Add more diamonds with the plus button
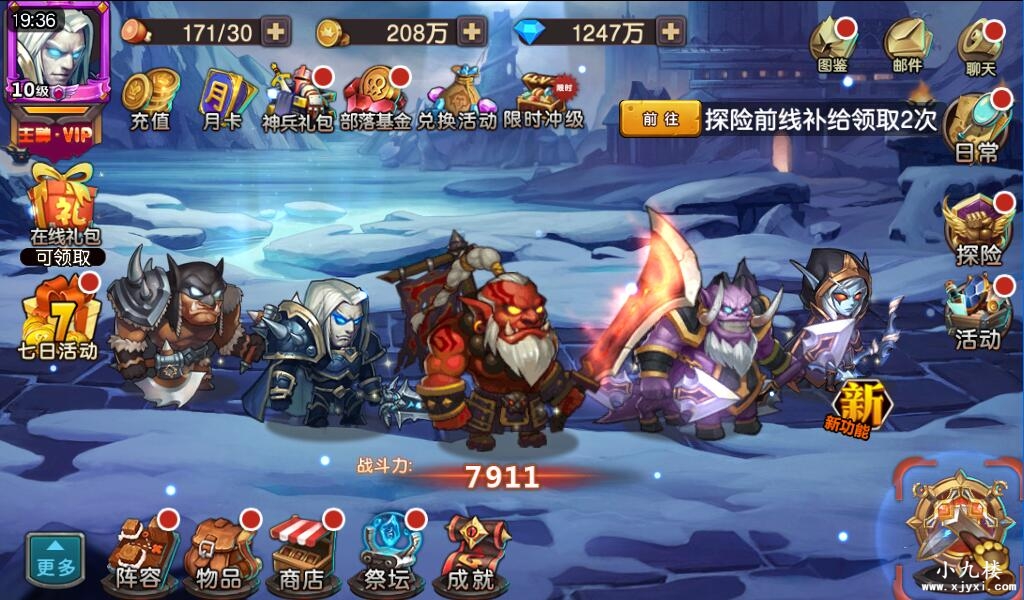This screenshot has width=1024, height=600. (671, 32)
